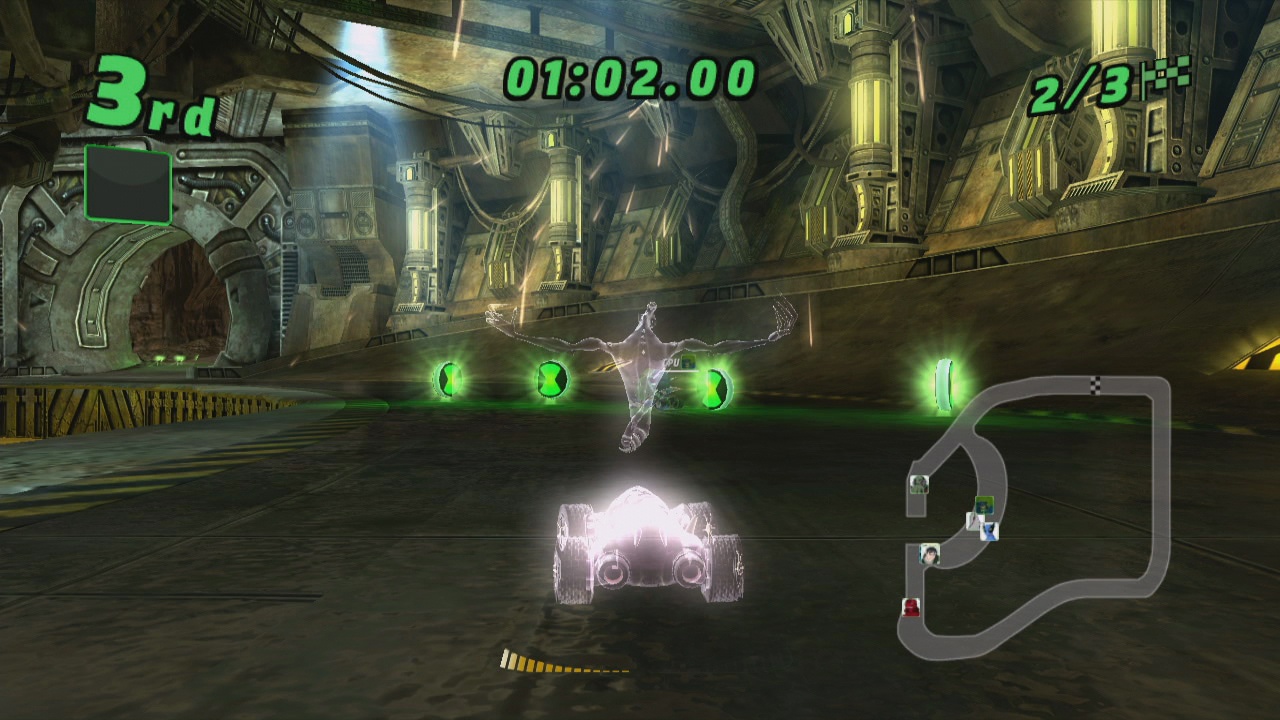Click the CPU name label above the opponent
1280x720 pixels.
(x=671, y=362)
